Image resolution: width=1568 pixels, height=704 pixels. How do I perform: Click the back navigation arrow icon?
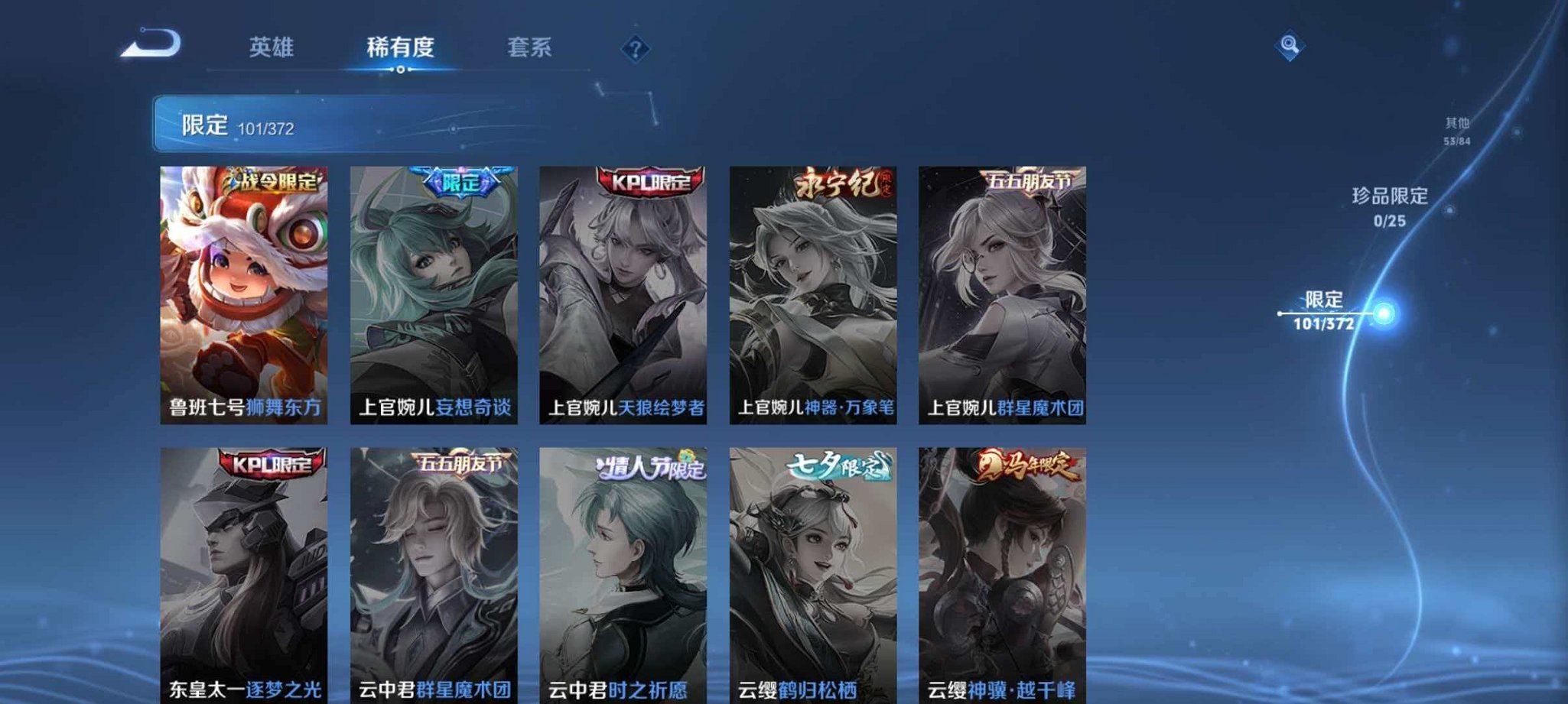(x=145, y=46)
